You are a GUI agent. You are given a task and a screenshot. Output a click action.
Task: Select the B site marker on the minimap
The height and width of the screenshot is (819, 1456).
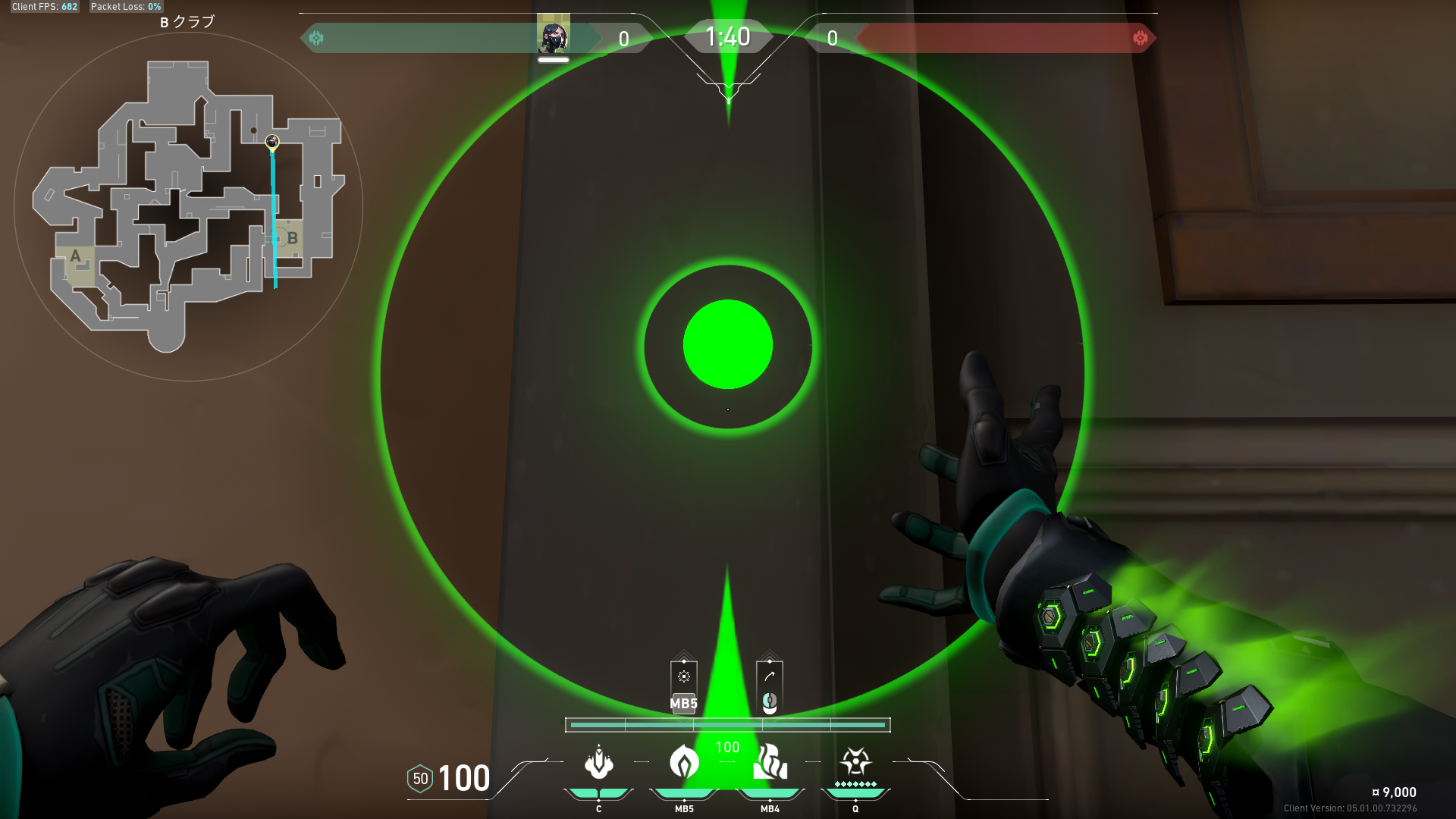click(x=292, y=238)
